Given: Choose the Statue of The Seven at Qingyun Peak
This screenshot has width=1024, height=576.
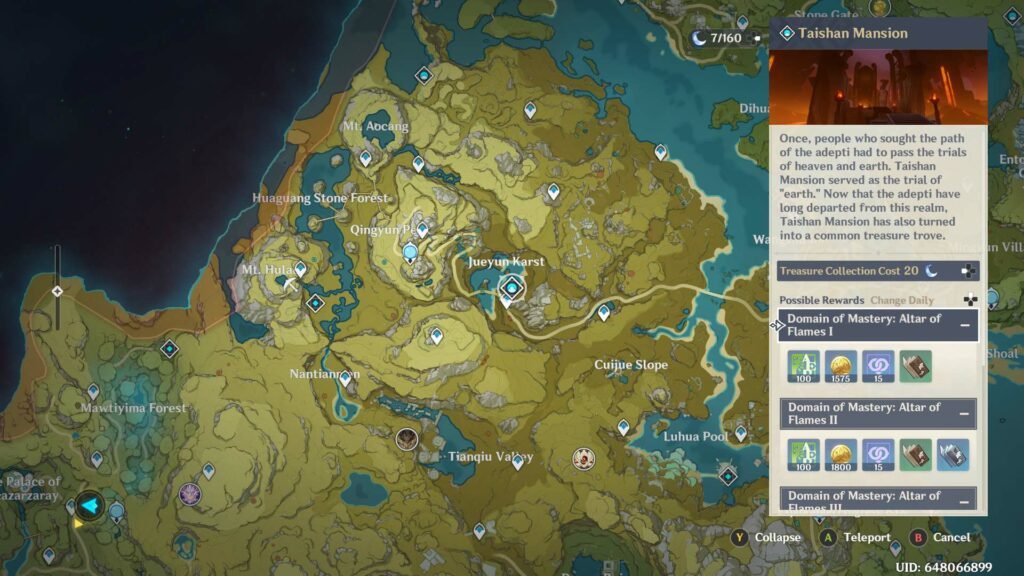Looking at the screenshot, I should pos(410,253).
